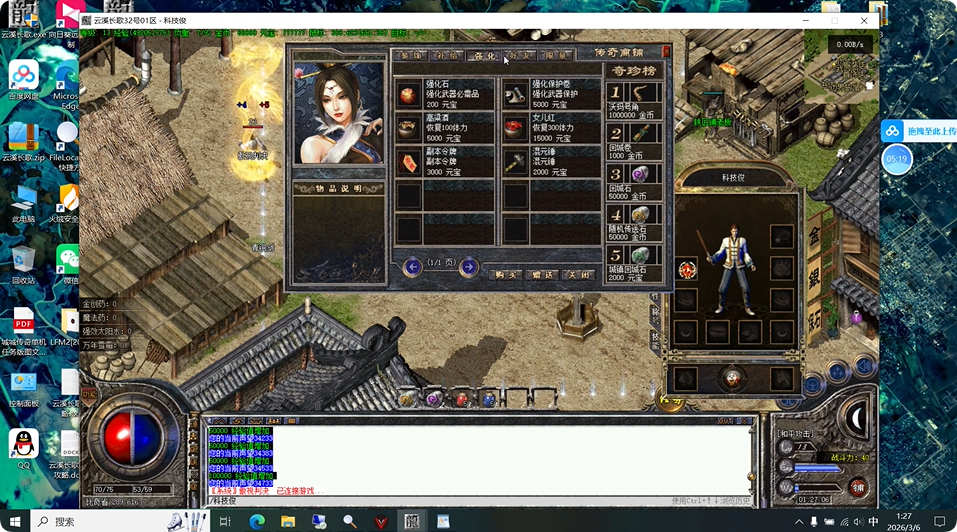Click the 购买 buy button
The height and width of the screenshot is (532, 957).
pos(506,274)
